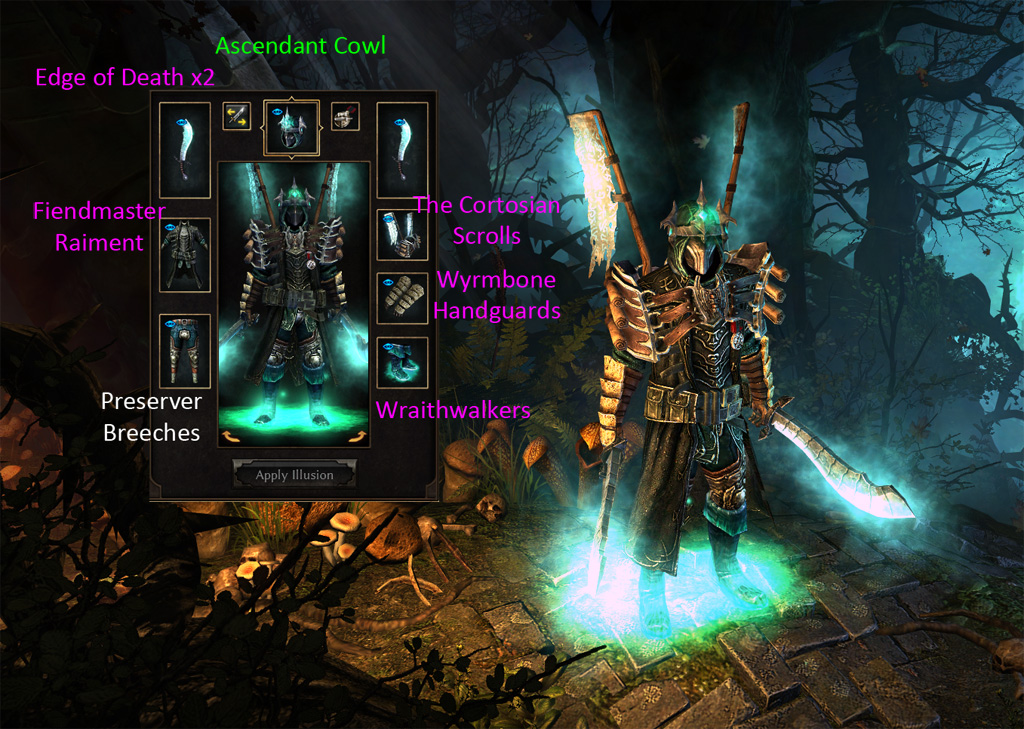
Task: Select the Wraithwalkers boots slot
Action: [402, 362]
